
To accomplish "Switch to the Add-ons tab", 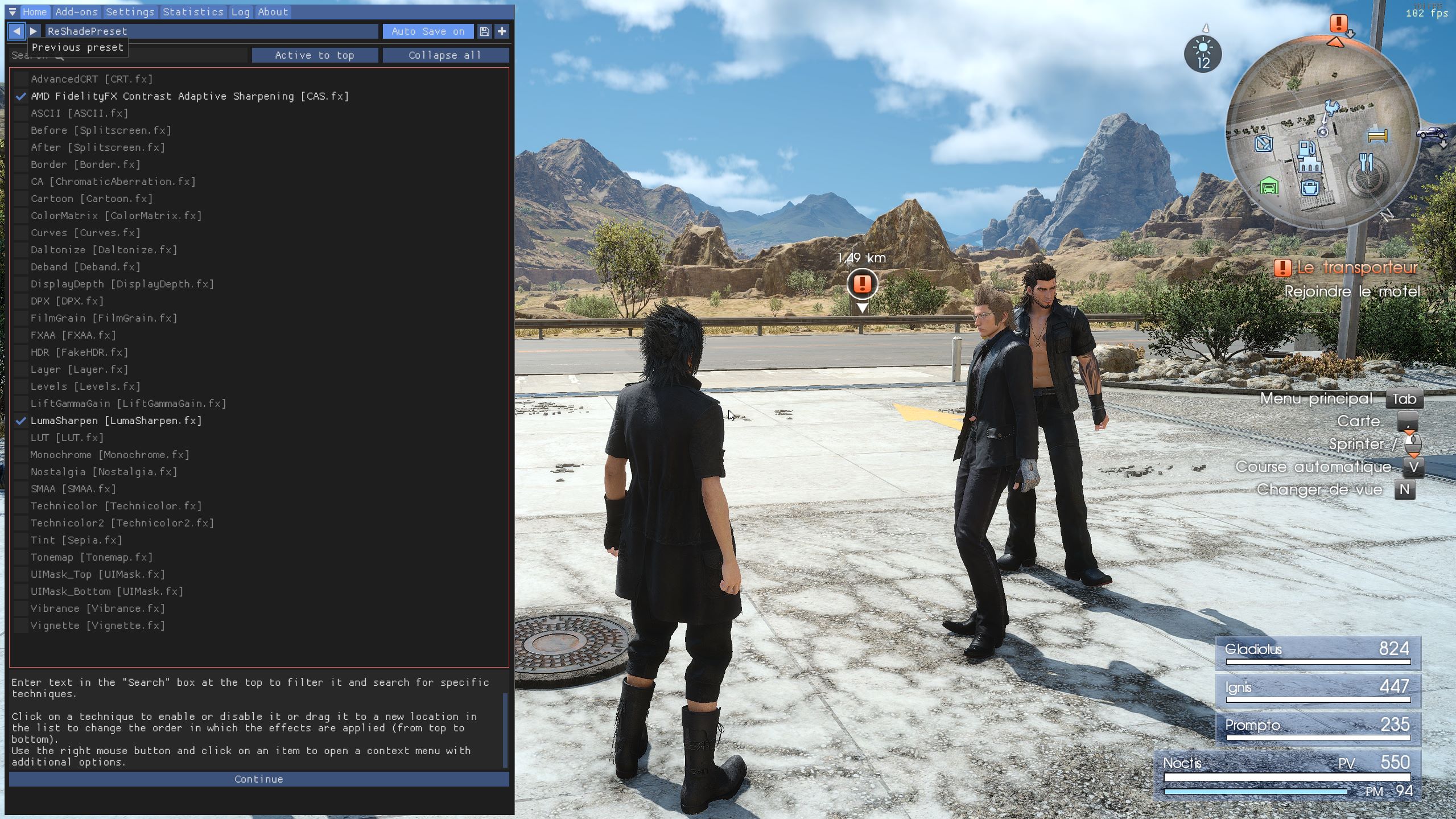I will click(76, 12).
